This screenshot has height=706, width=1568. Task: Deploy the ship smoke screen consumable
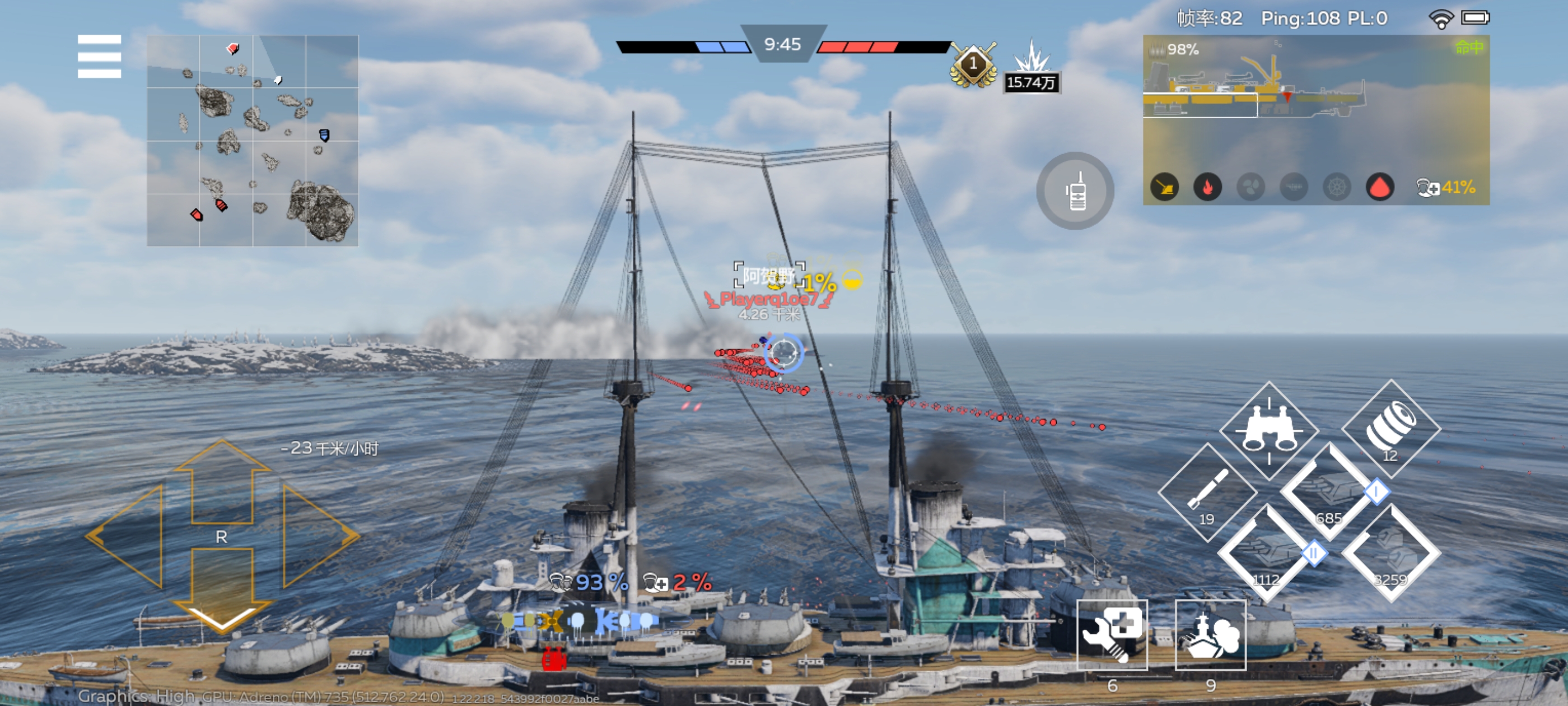click(1210, 634)
